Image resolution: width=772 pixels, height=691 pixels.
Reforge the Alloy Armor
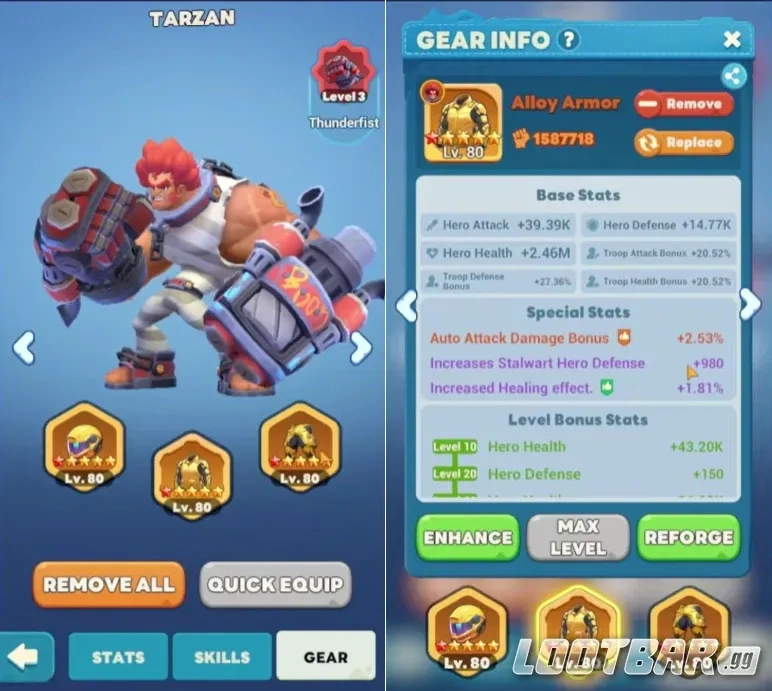[x=688, y=537]
